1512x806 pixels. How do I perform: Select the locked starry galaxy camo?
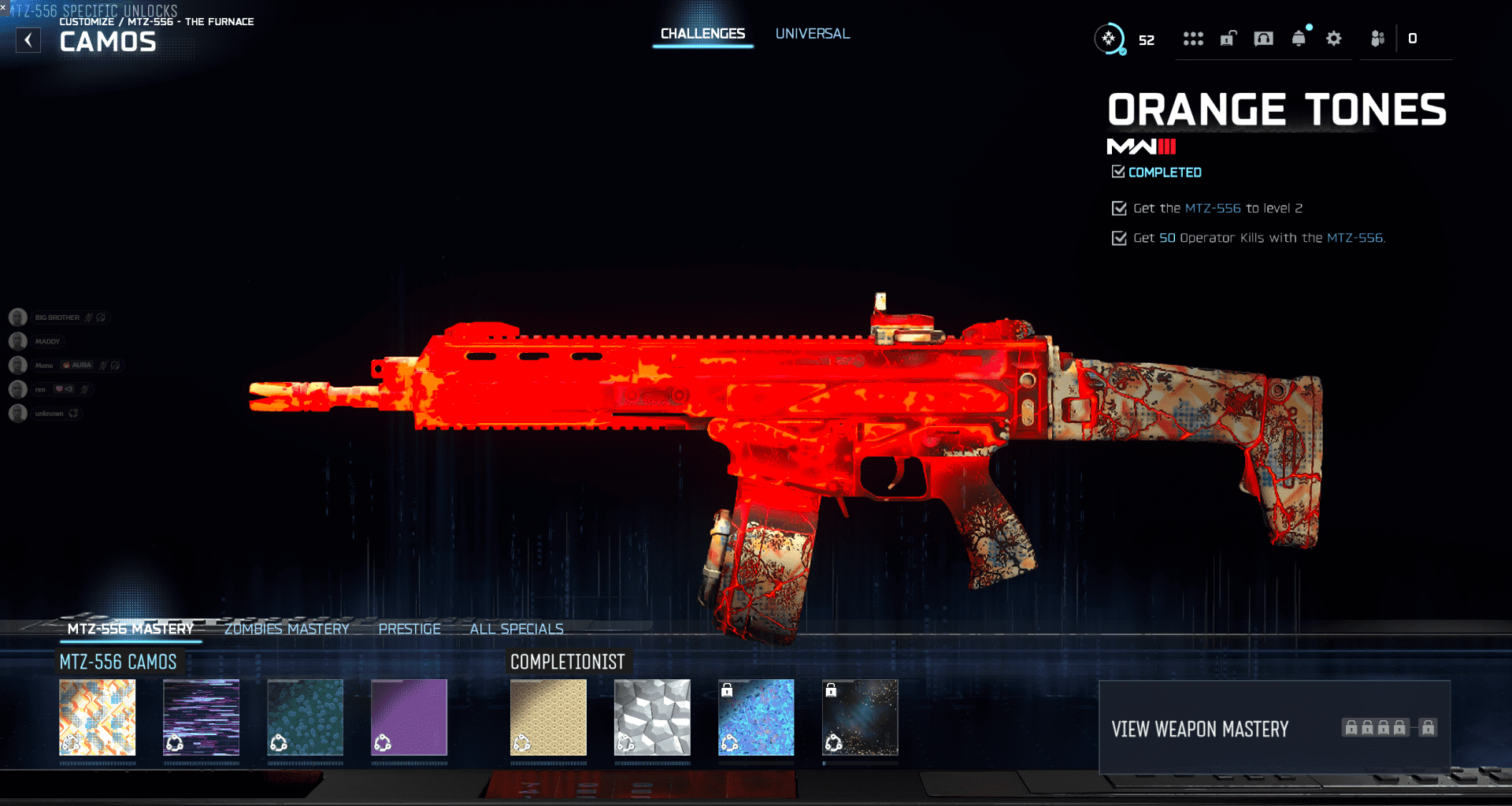(x=860, y=718)
